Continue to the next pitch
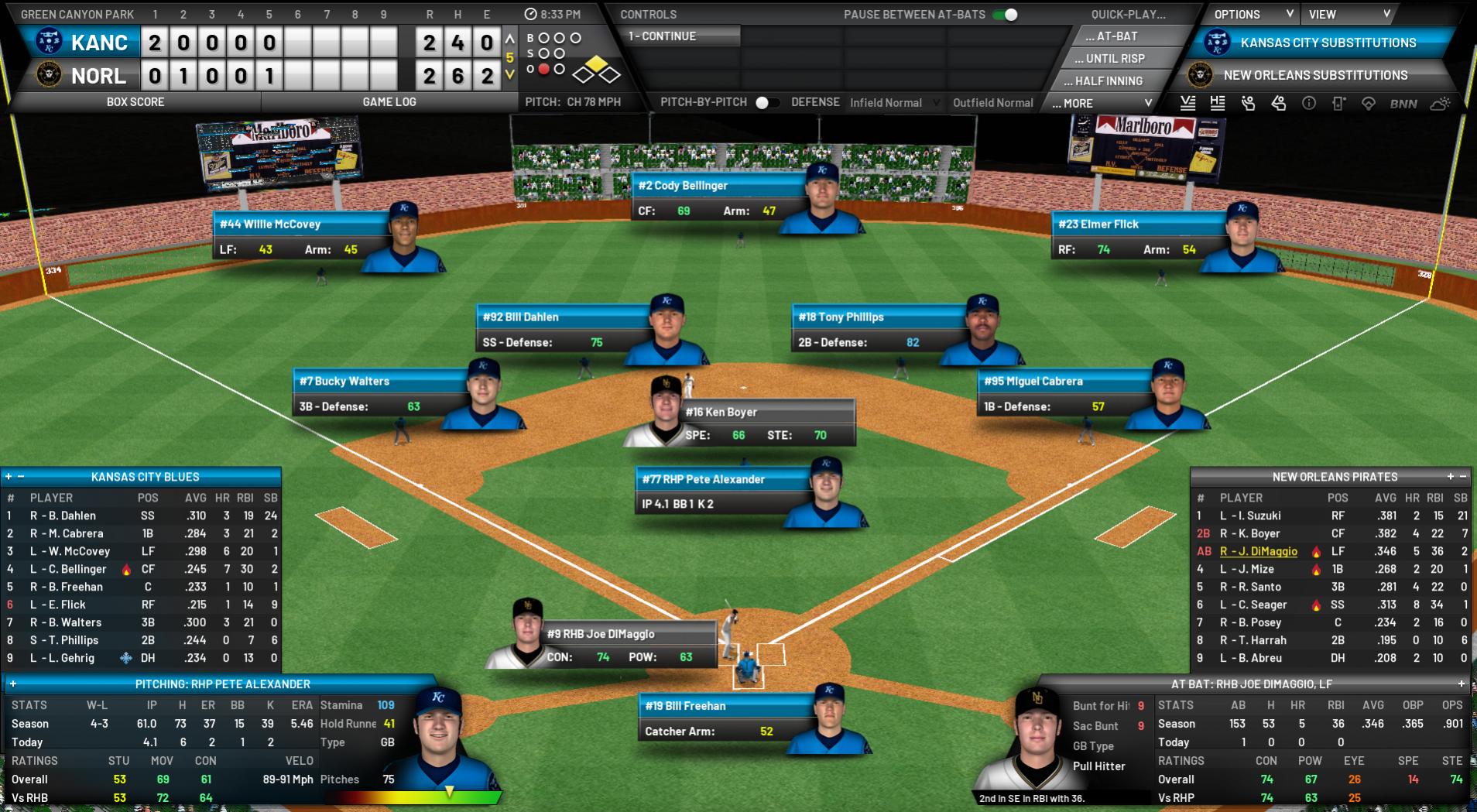Viewport: 1477px width, 812px height. (680, 36)
